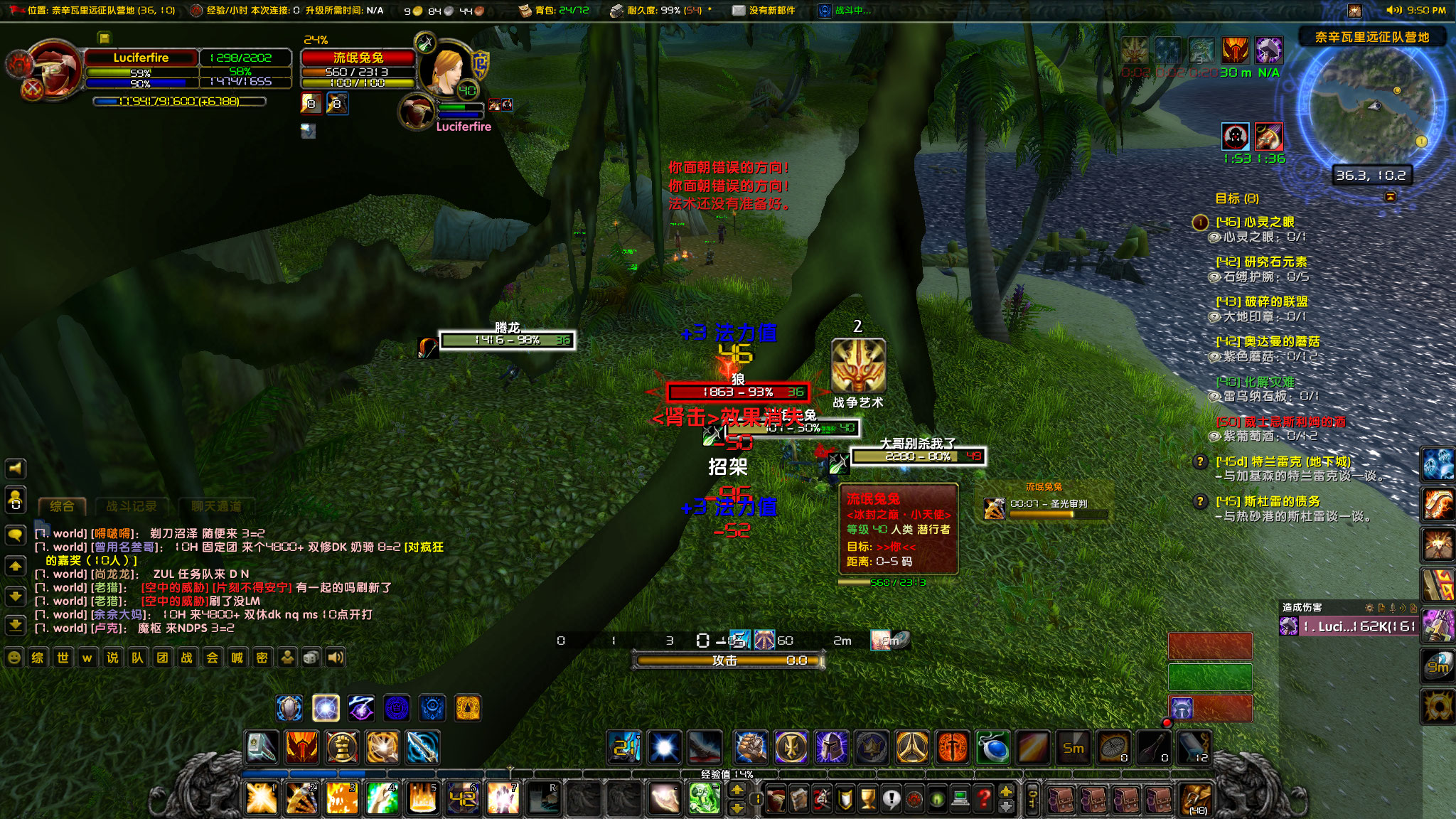
Task: Click the 团 raid channel button
Action: click(161, 657)
